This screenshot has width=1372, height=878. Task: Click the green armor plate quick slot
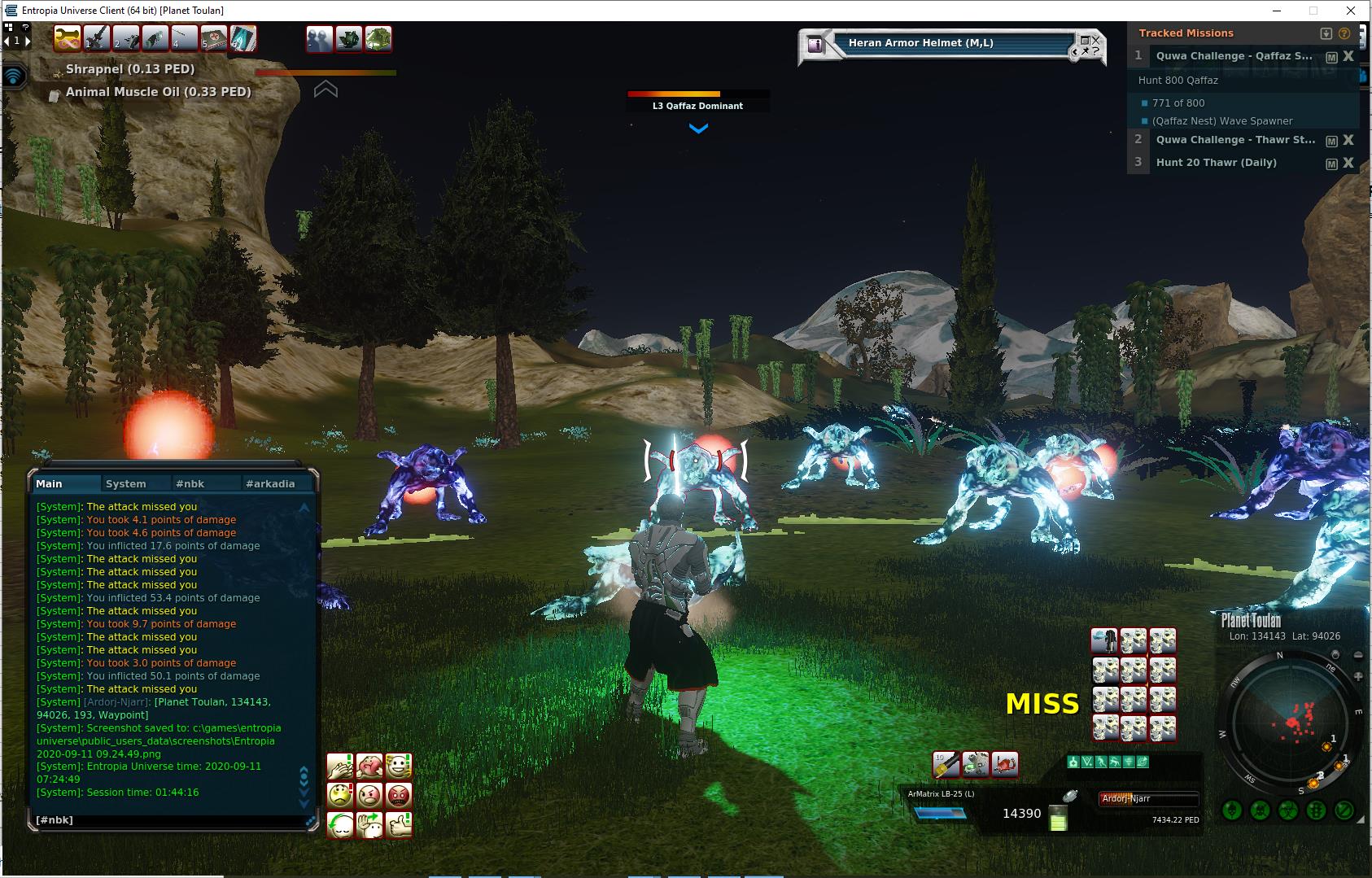pyautogui.click(x=378, y=38)
